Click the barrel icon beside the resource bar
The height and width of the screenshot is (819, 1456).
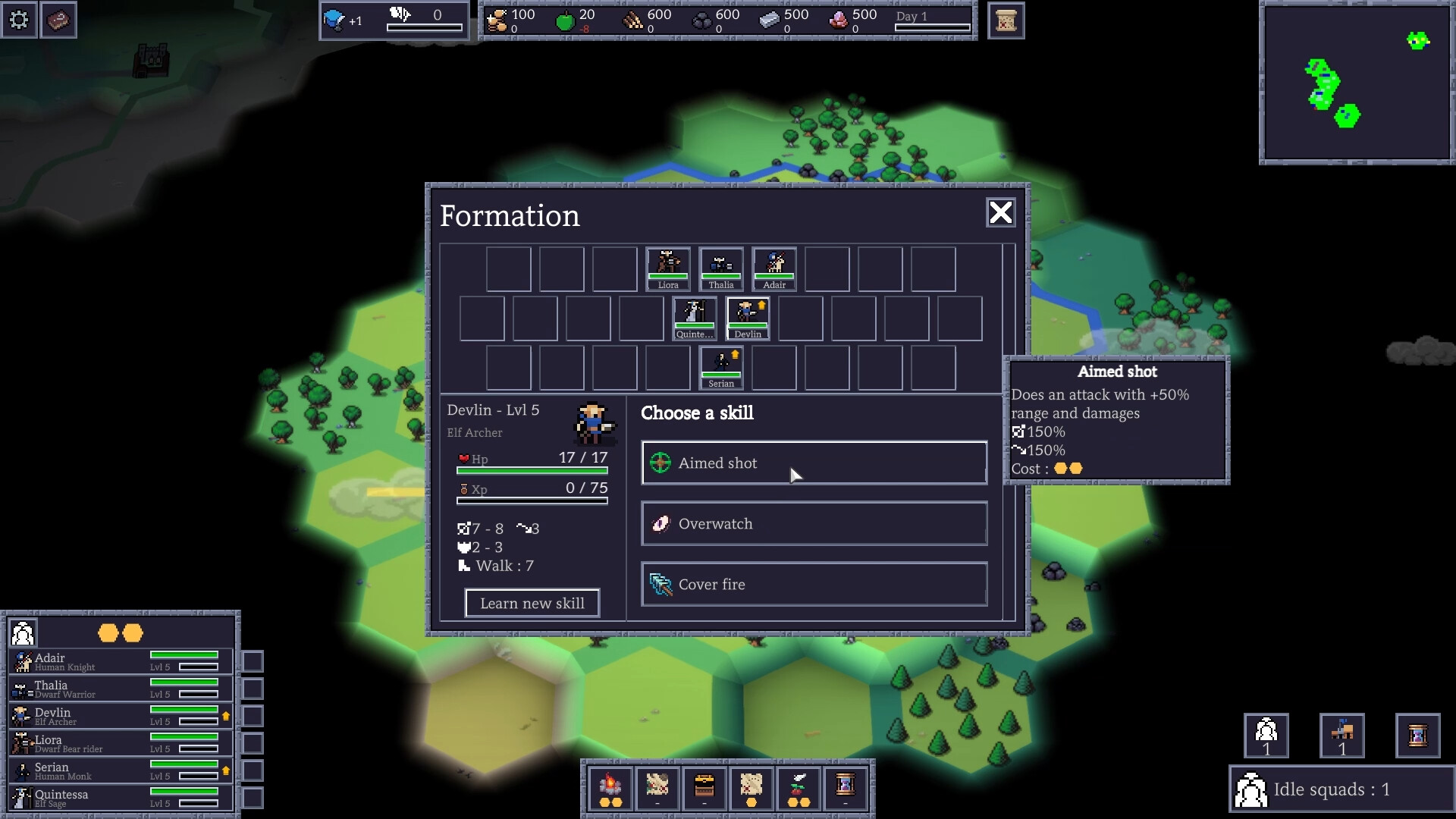(1006, 20)
